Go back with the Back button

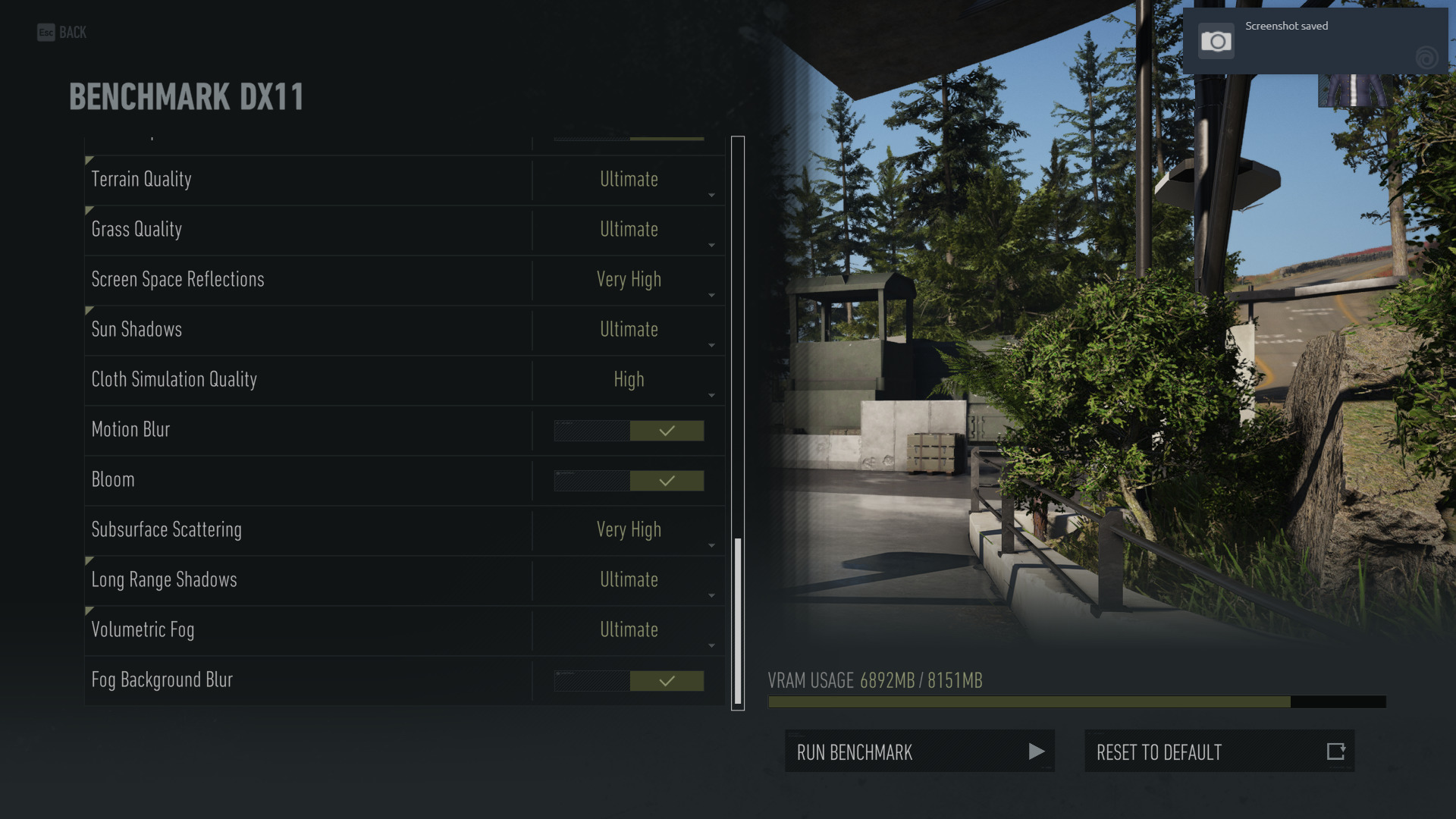62,33
